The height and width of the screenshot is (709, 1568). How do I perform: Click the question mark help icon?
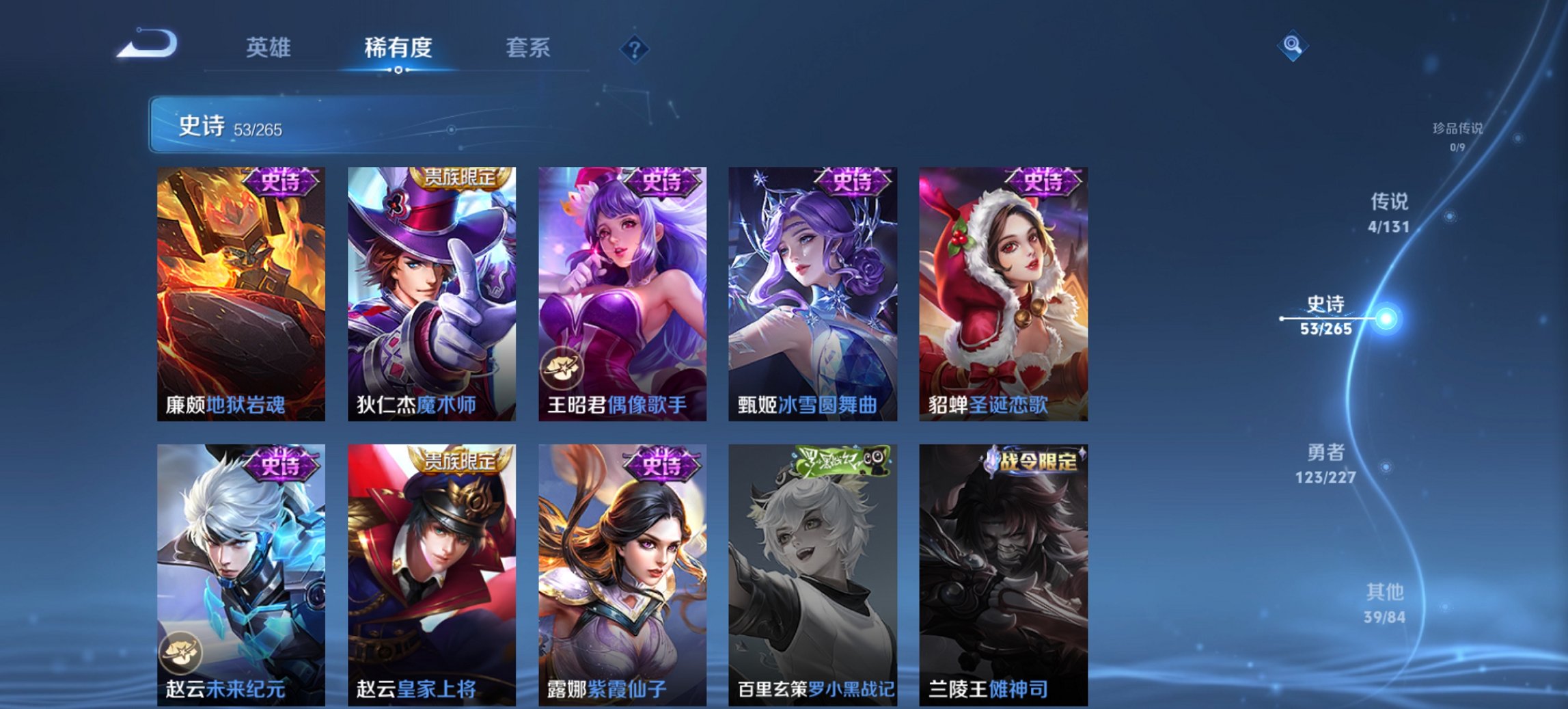click(634, 48)
